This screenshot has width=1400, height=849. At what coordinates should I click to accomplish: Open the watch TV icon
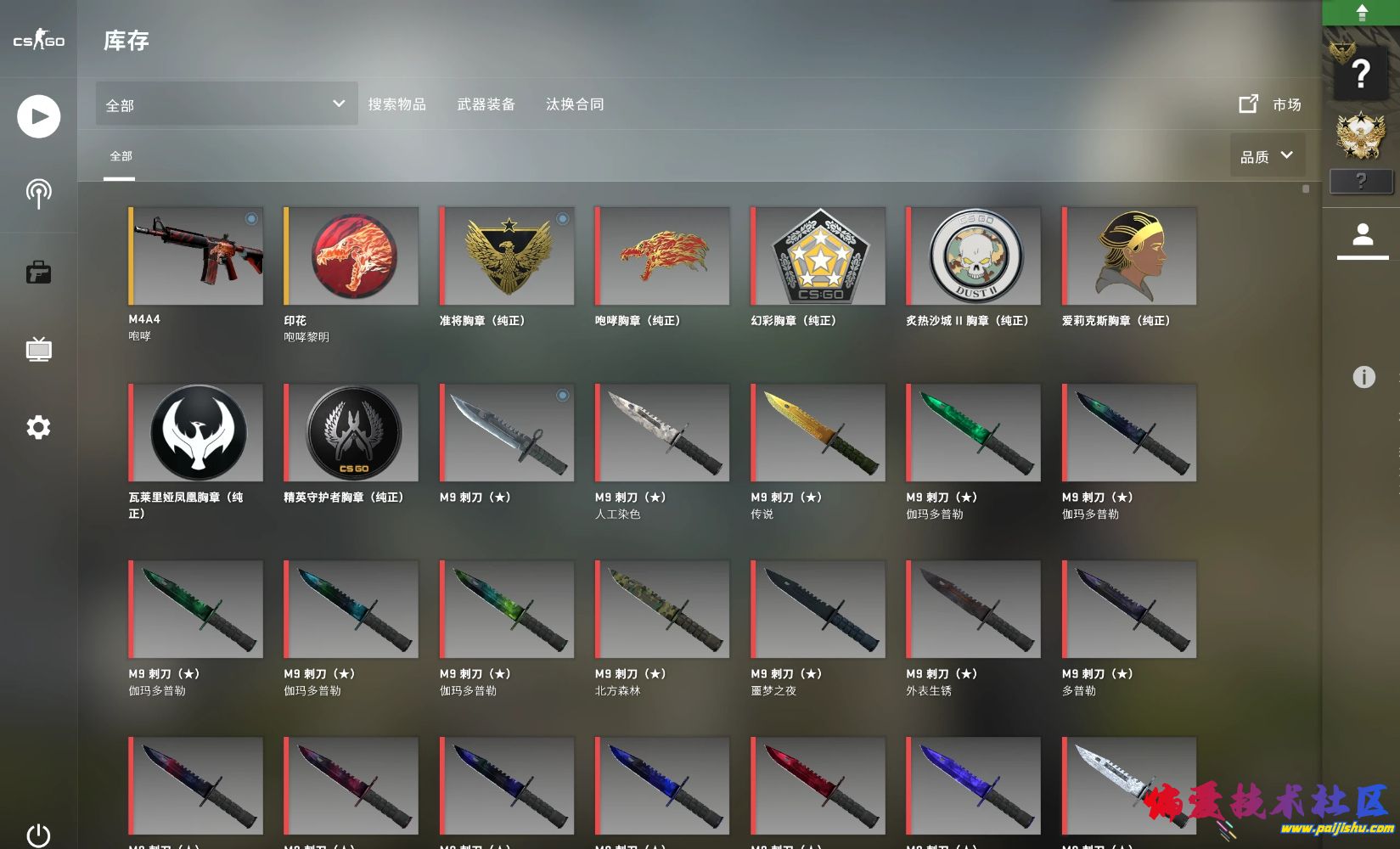pos(38,349)
